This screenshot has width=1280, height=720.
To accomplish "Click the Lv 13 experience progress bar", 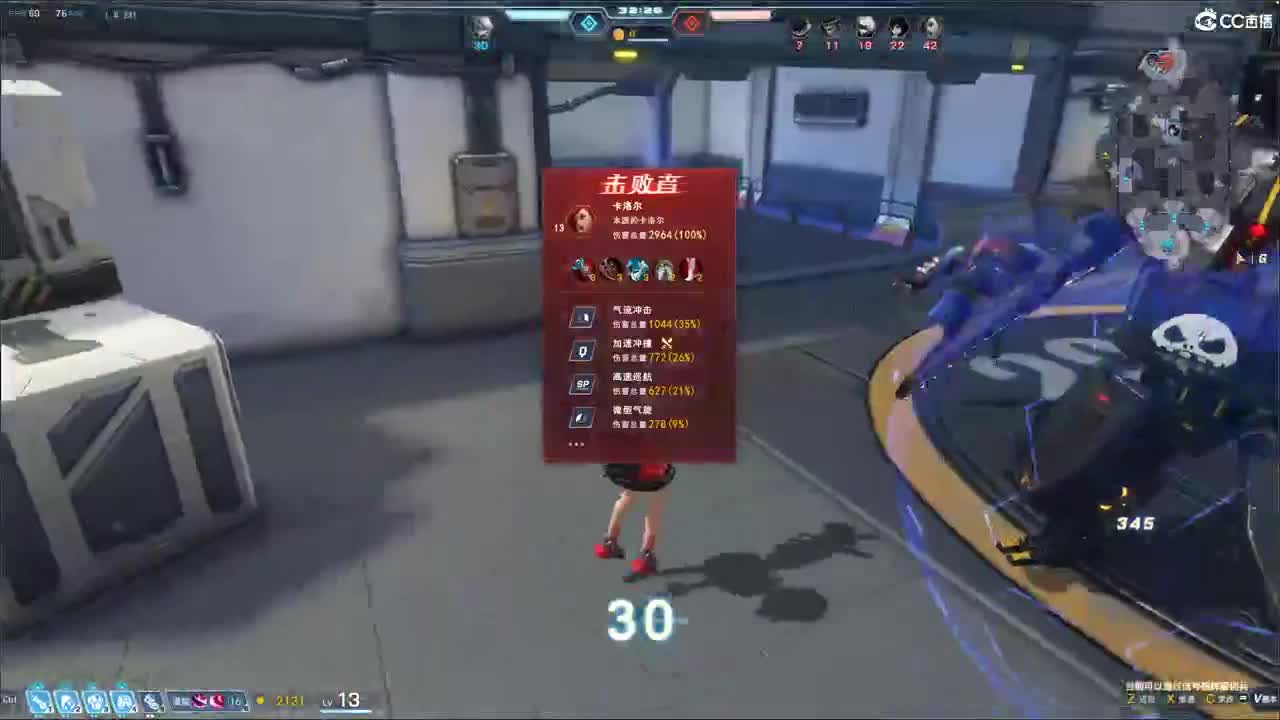I will tap(345, 711).
